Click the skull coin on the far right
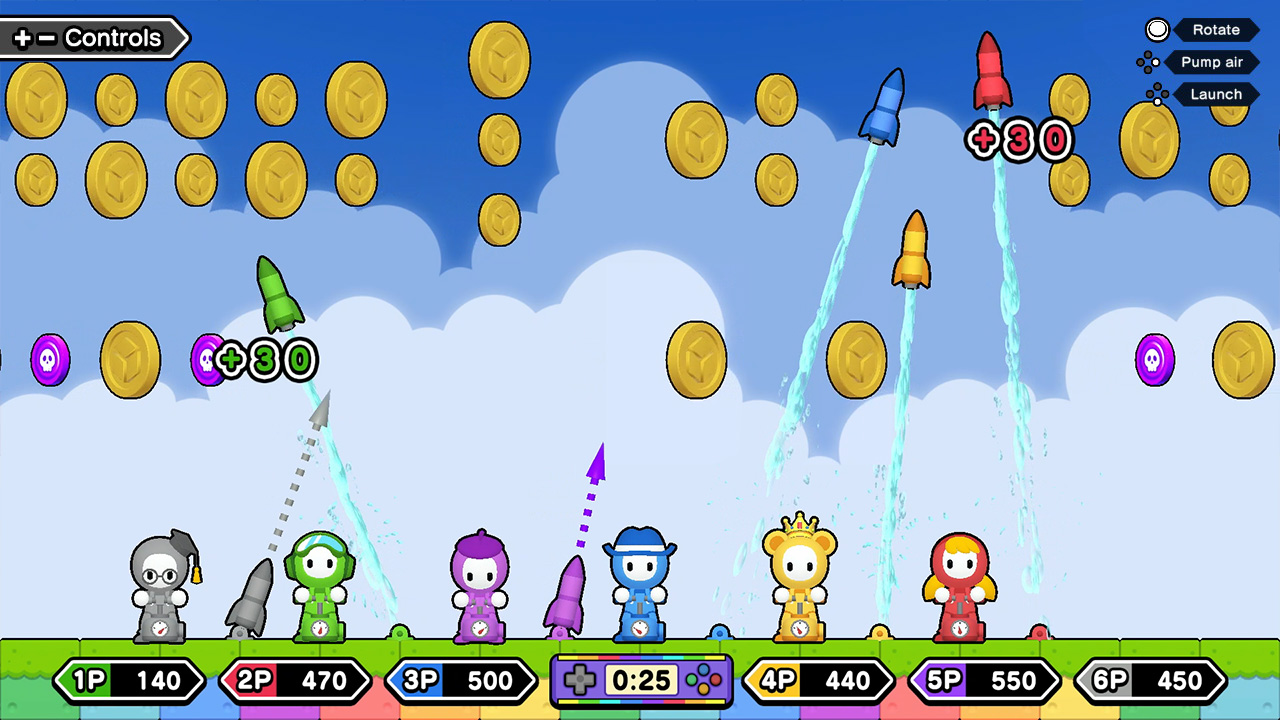The image size is (1280, 720). pyautogui.click(x=1155, y=358)
